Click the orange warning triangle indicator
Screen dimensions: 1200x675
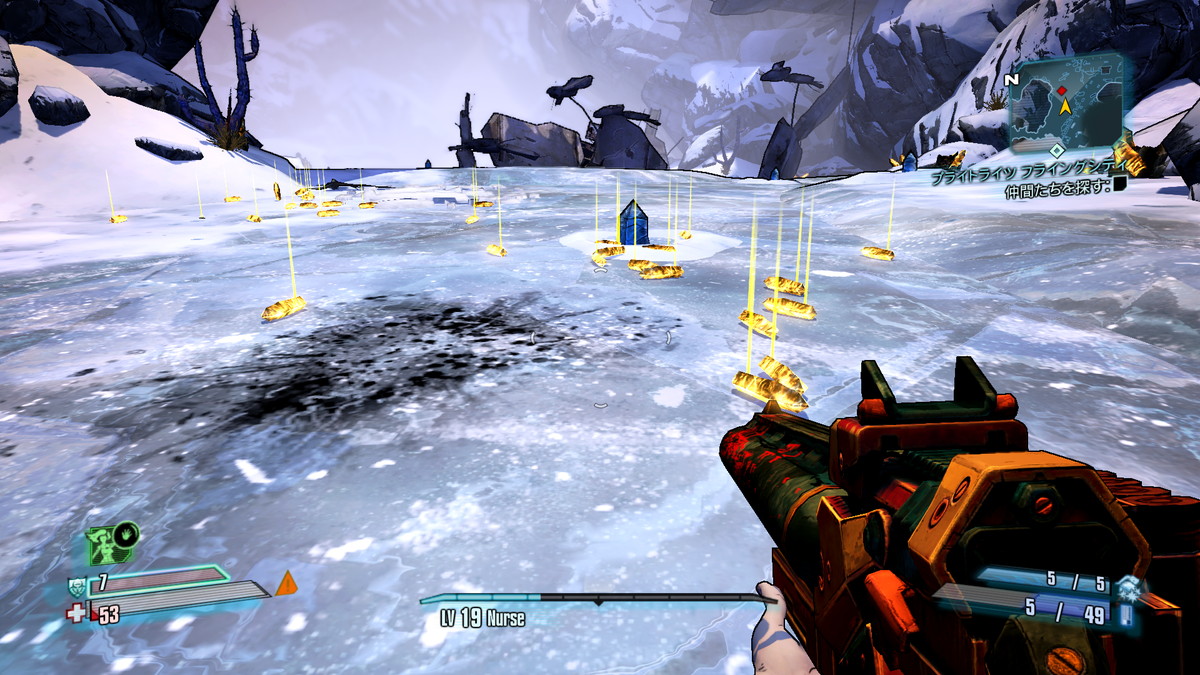(286, 583)
